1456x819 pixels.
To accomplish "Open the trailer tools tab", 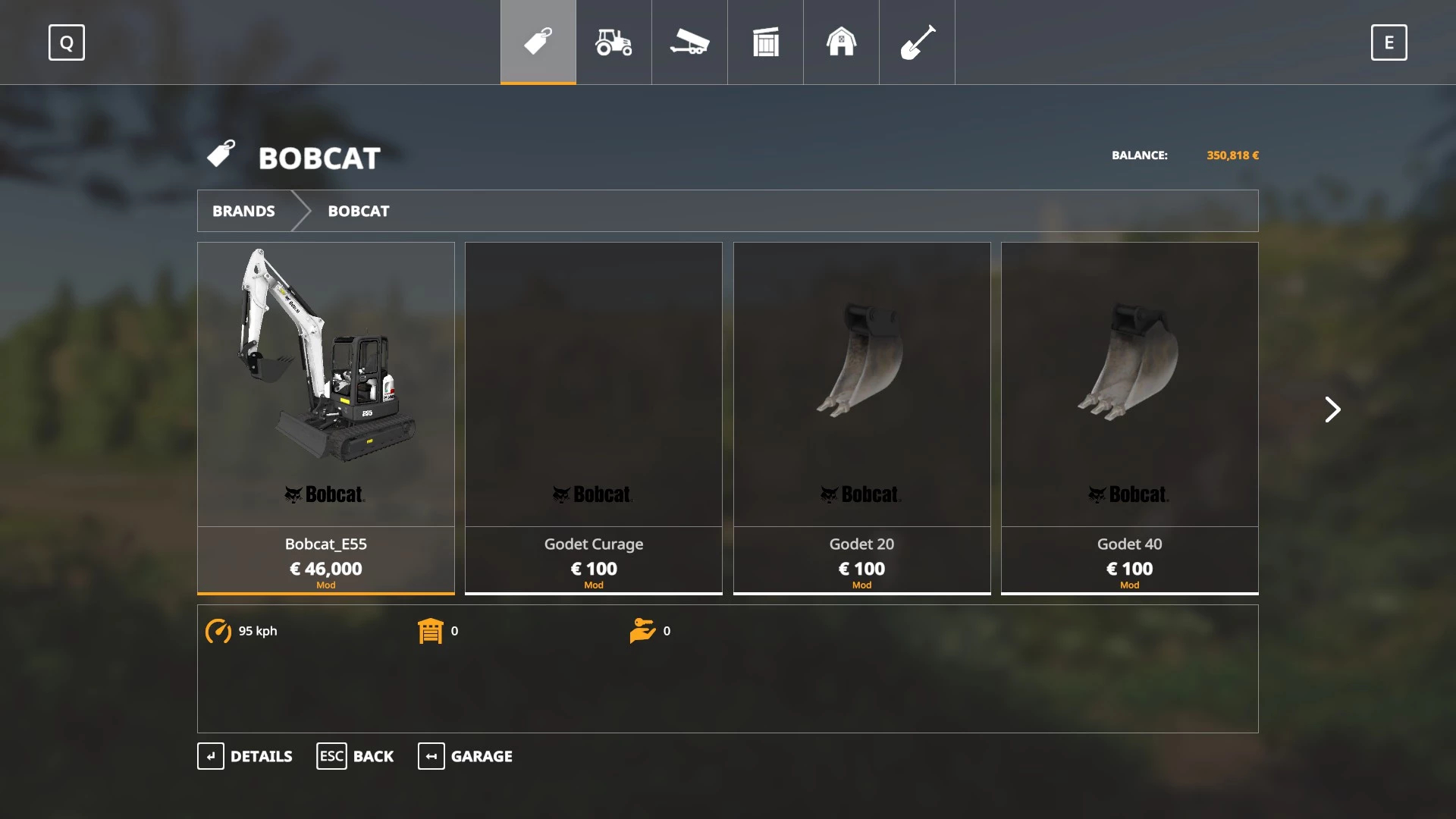I will click(x=689, y=42).
